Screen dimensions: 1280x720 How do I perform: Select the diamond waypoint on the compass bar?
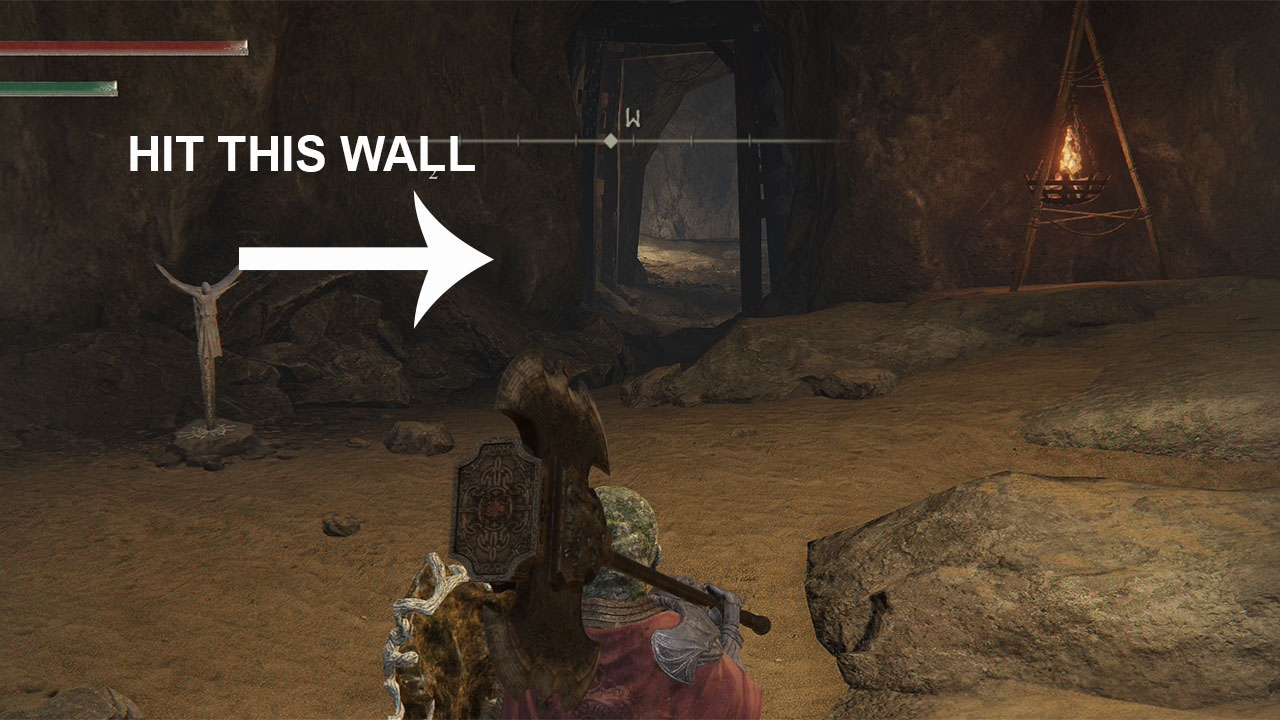point(611,140)
